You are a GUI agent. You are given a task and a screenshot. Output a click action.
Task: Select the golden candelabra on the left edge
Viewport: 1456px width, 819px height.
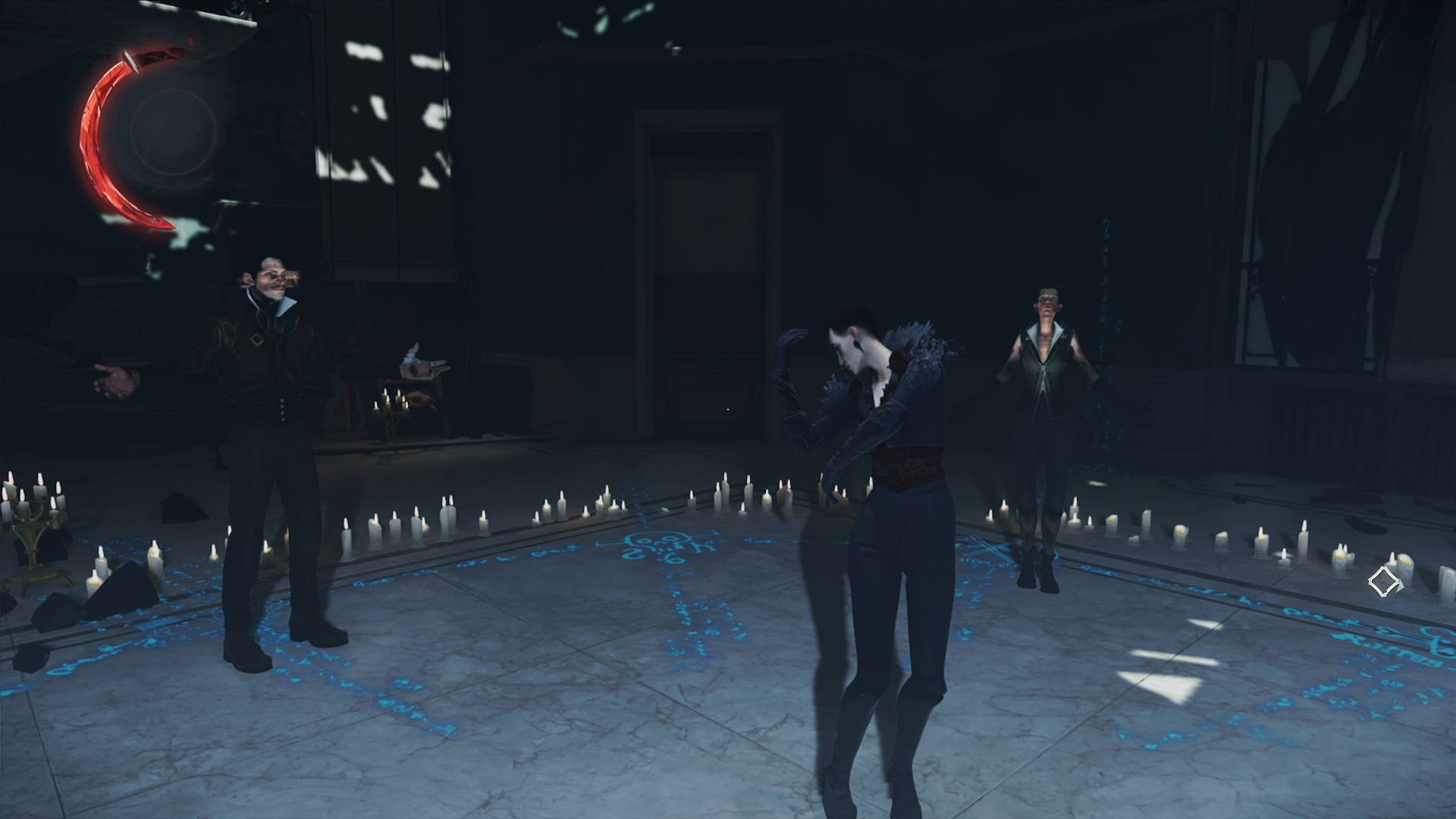tap(32, 531)
